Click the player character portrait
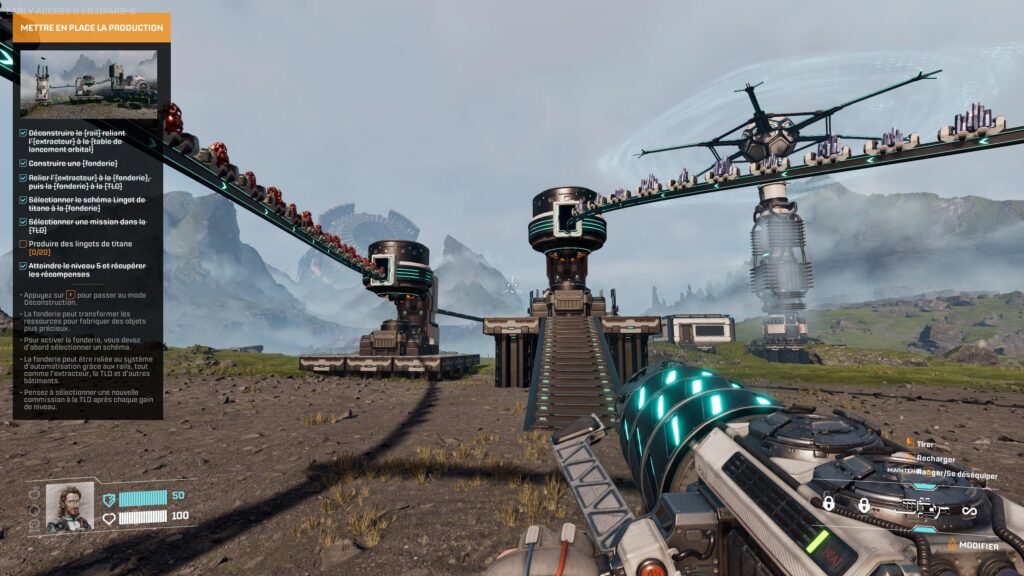 click(x=69, y=507)
